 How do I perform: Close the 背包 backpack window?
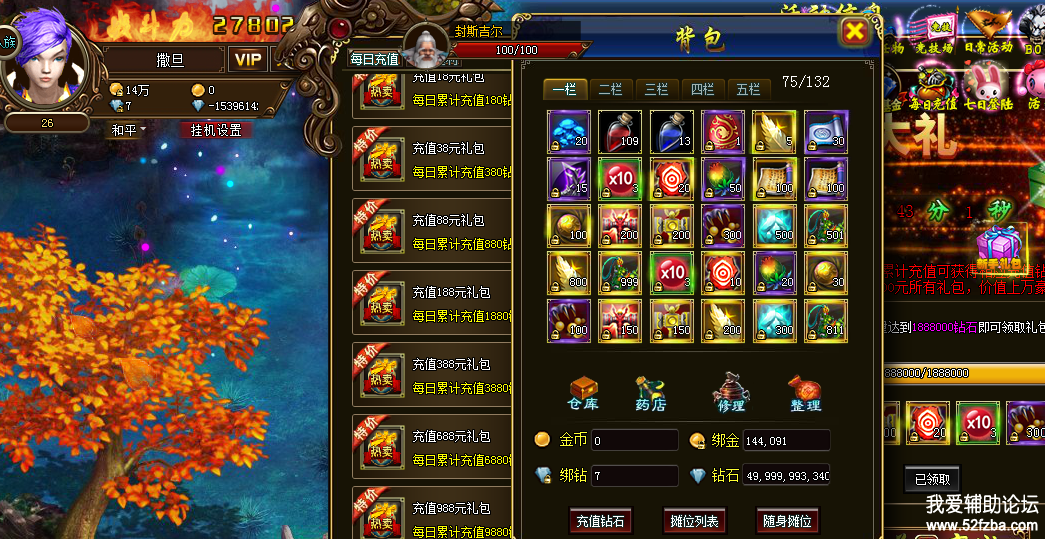[855, 32]
